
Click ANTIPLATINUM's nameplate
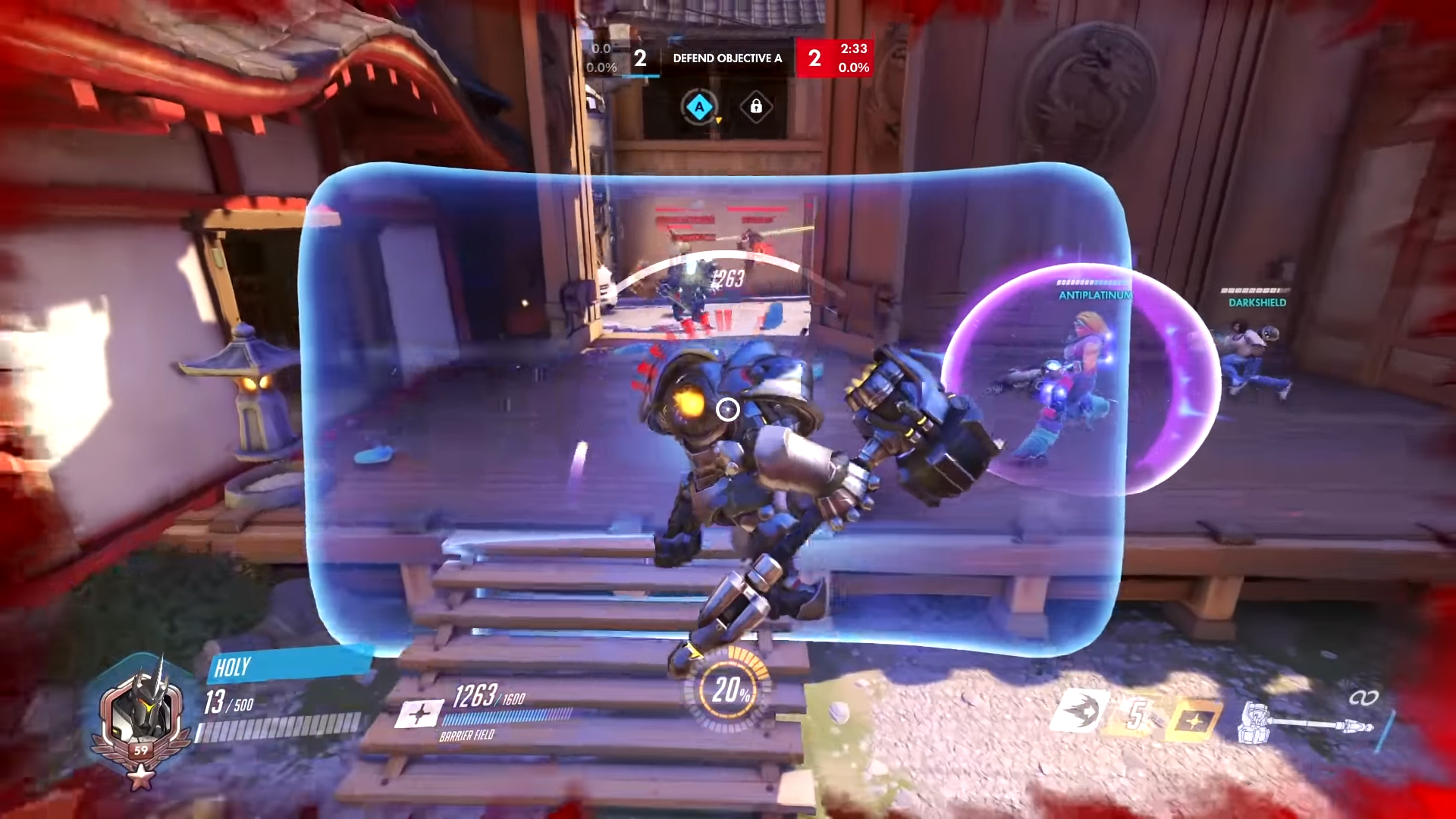[x=1094, y=297]
